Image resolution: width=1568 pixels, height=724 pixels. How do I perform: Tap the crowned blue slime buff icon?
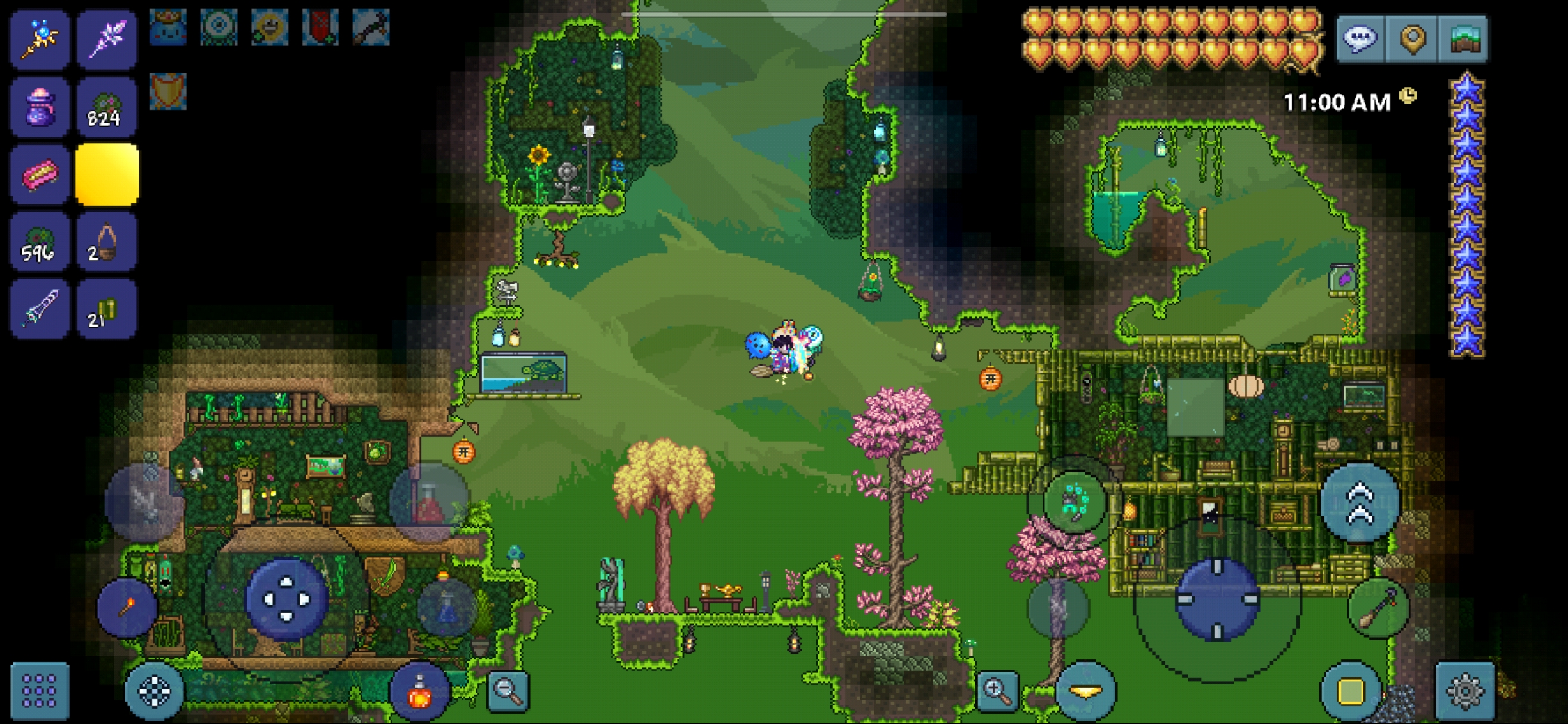coord(168,27)
